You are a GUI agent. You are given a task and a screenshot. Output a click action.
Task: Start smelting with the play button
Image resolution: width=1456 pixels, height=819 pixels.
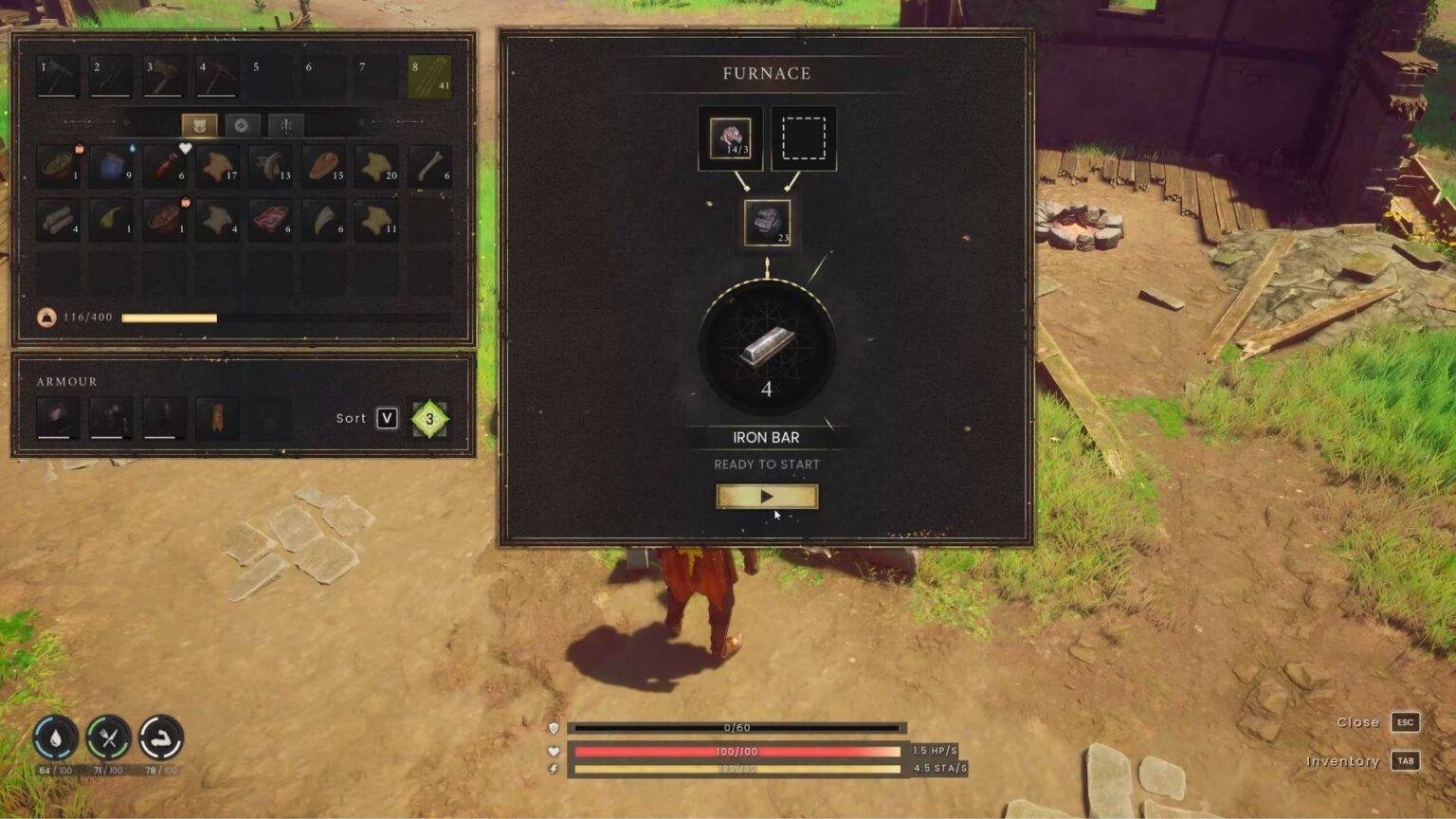(x=766, y=496)
